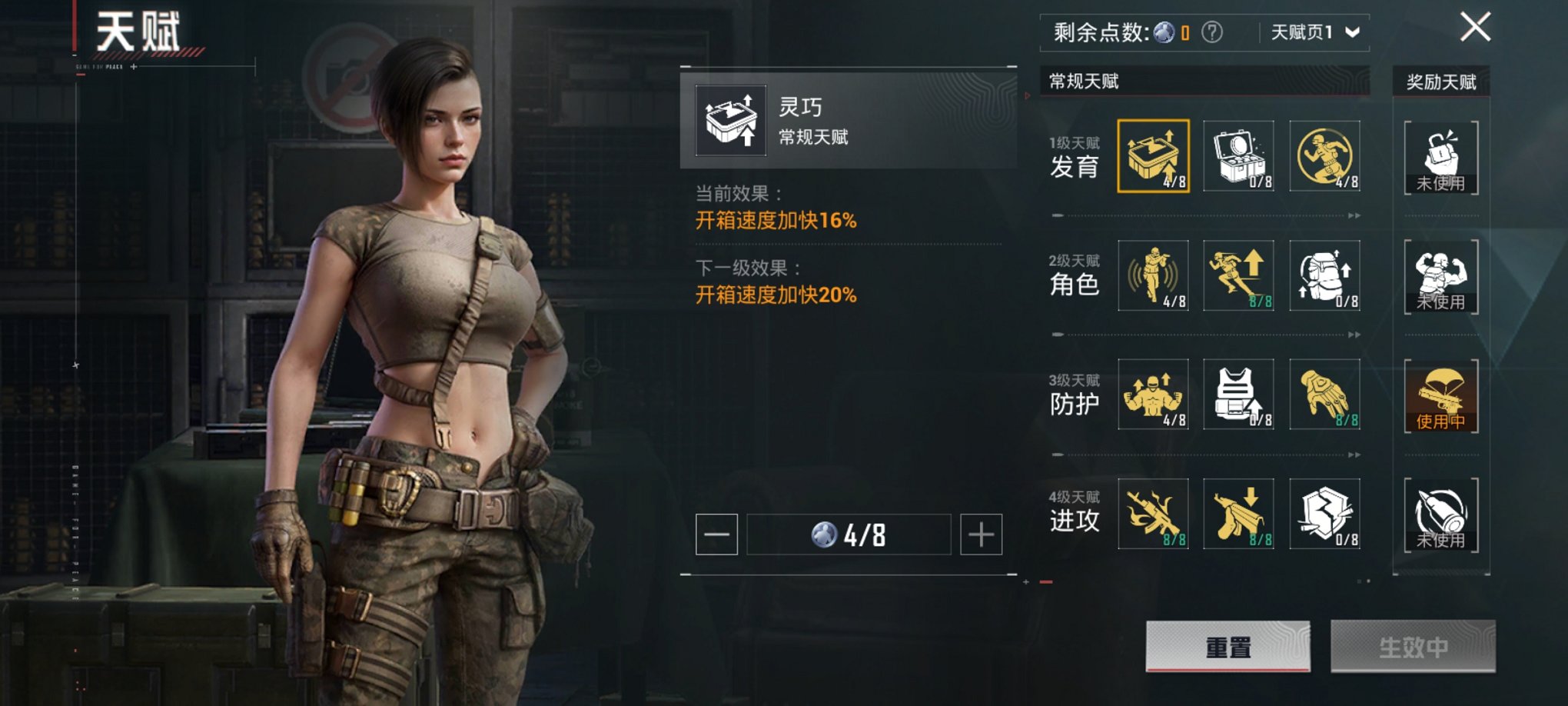Select the backpack capacity talent icon

[x=1324, y=275]
